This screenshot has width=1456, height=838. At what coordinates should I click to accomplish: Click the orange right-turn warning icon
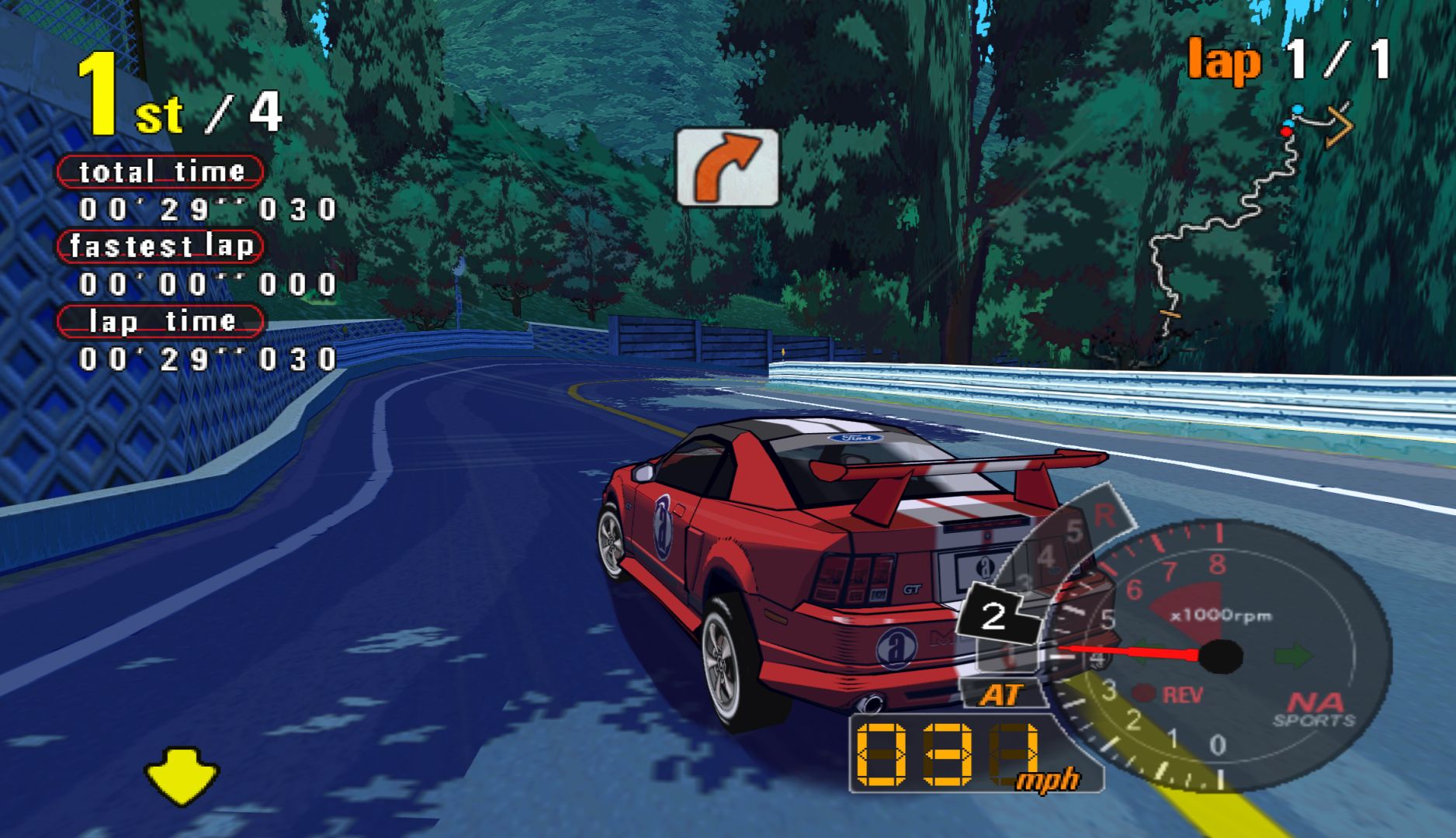click(727, 168)
